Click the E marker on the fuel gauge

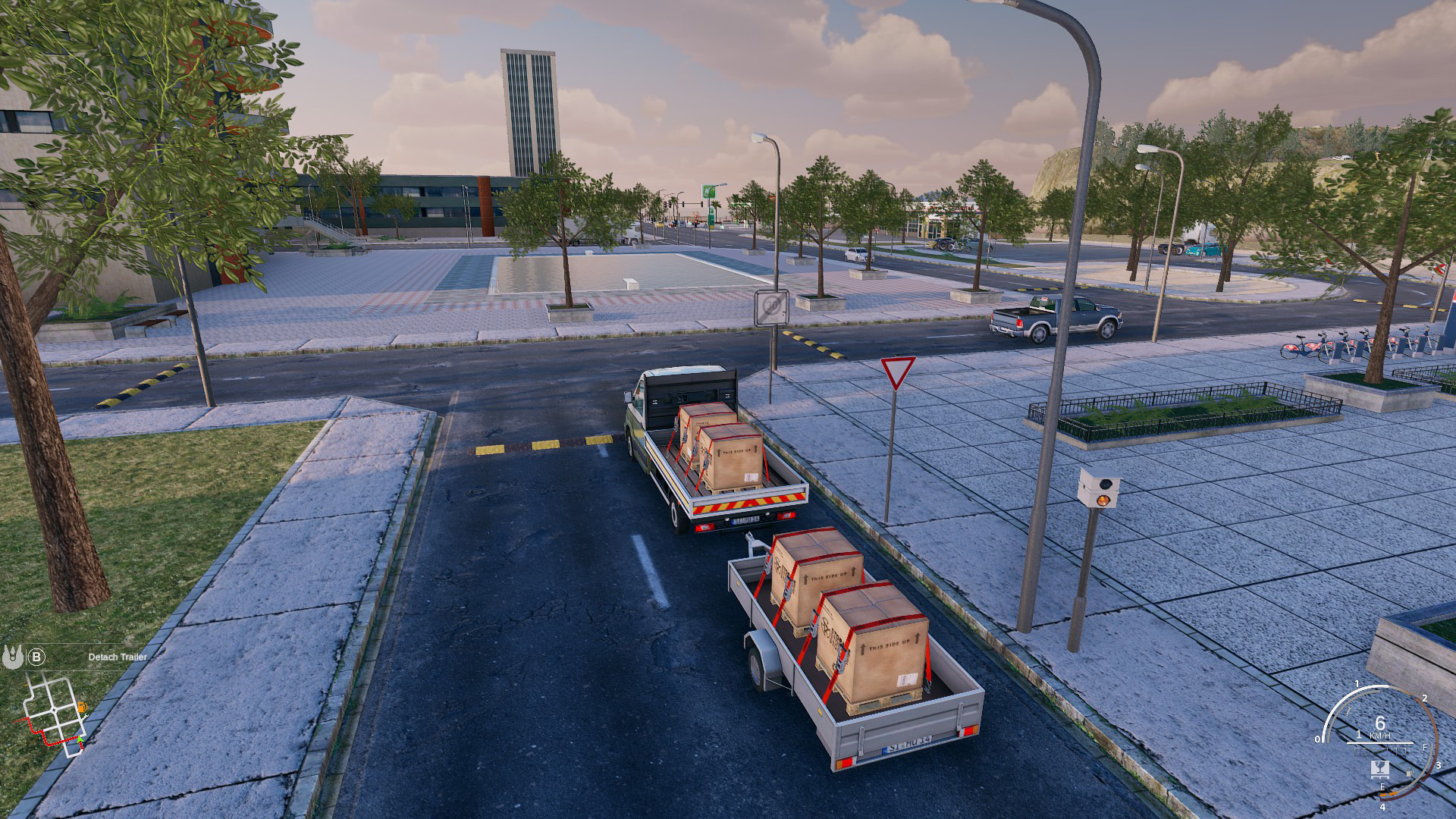click(1382, 786)
